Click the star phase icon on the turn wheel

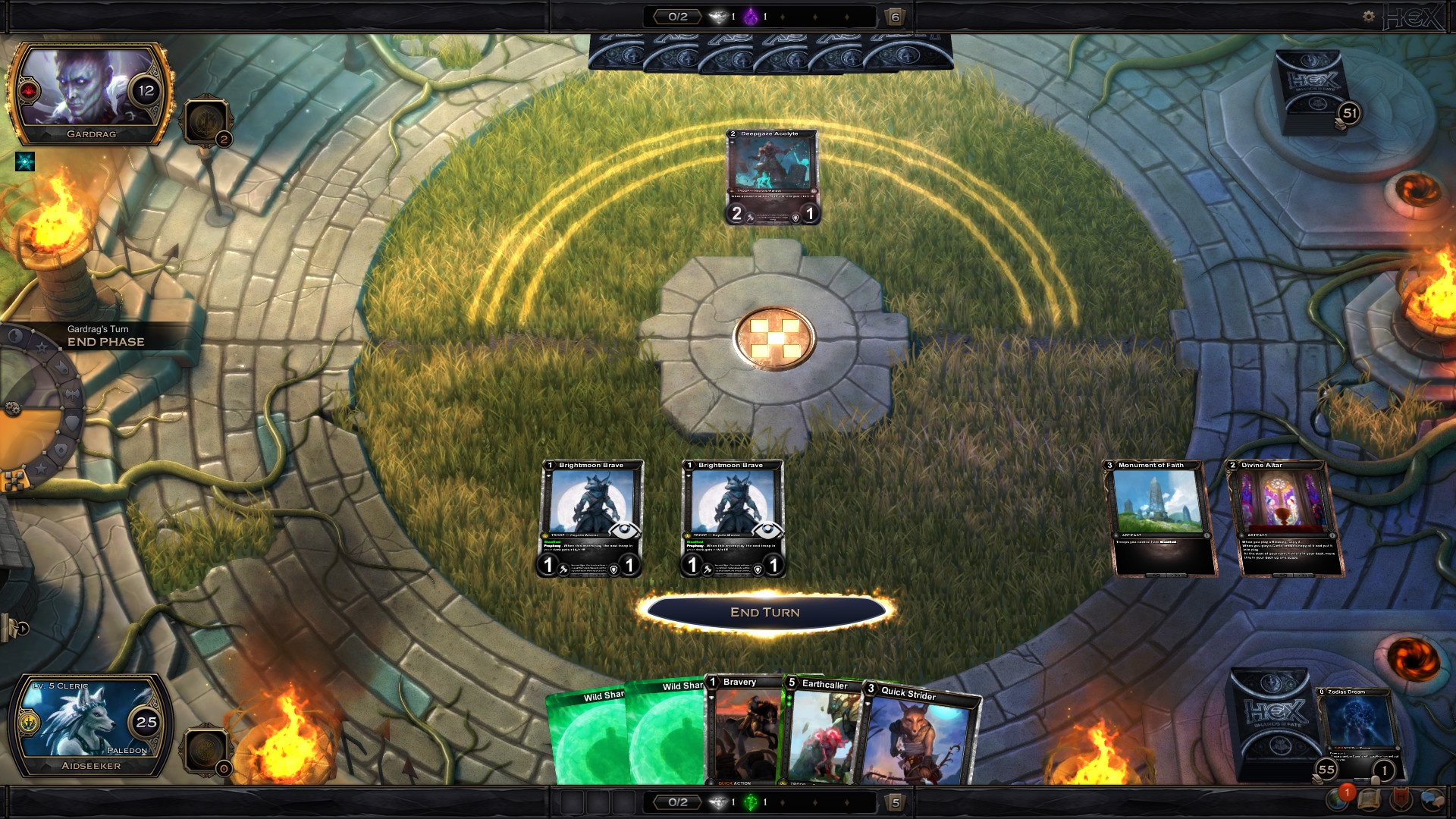click(x=42, y=347)
